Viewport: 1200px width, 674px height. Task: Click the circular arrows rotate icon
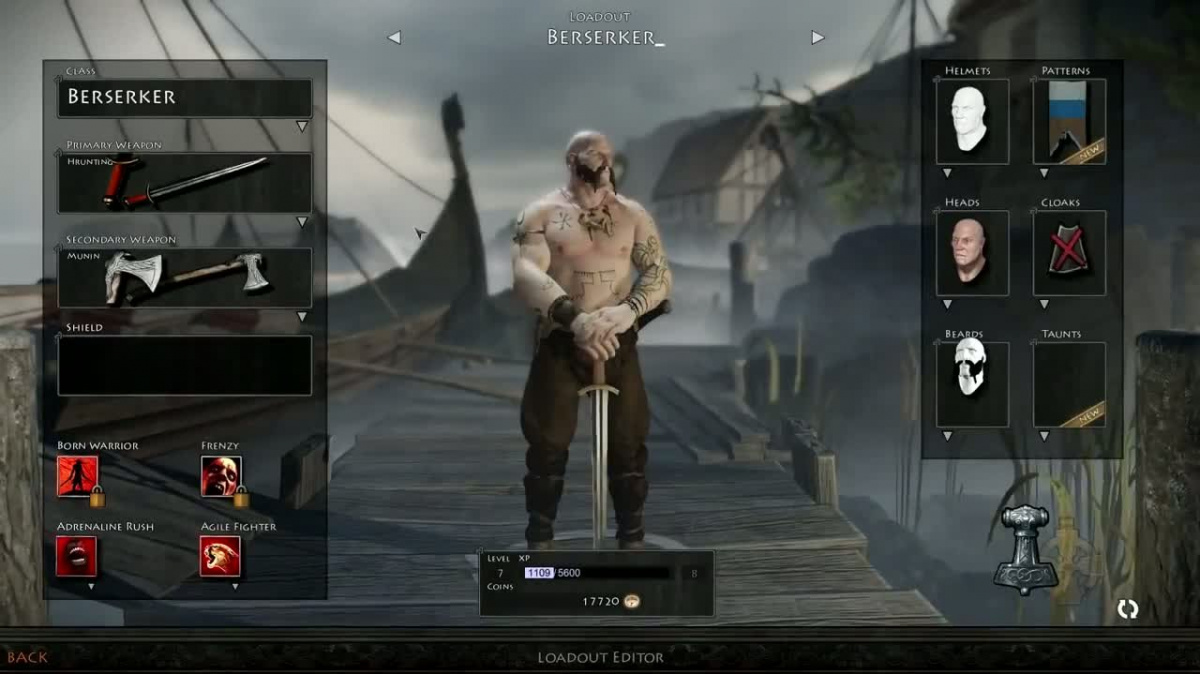tap(1128, 609)
